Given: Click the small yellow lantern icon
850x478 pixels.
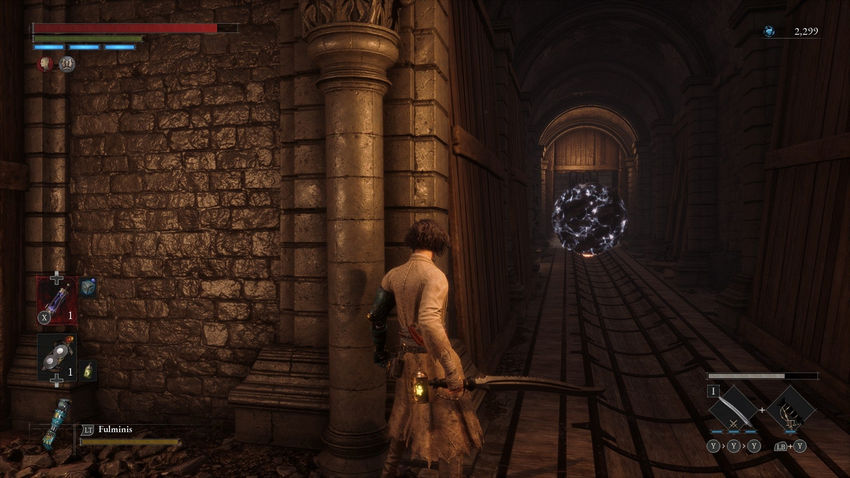Looking at the screenshot, I should (87, 370).
